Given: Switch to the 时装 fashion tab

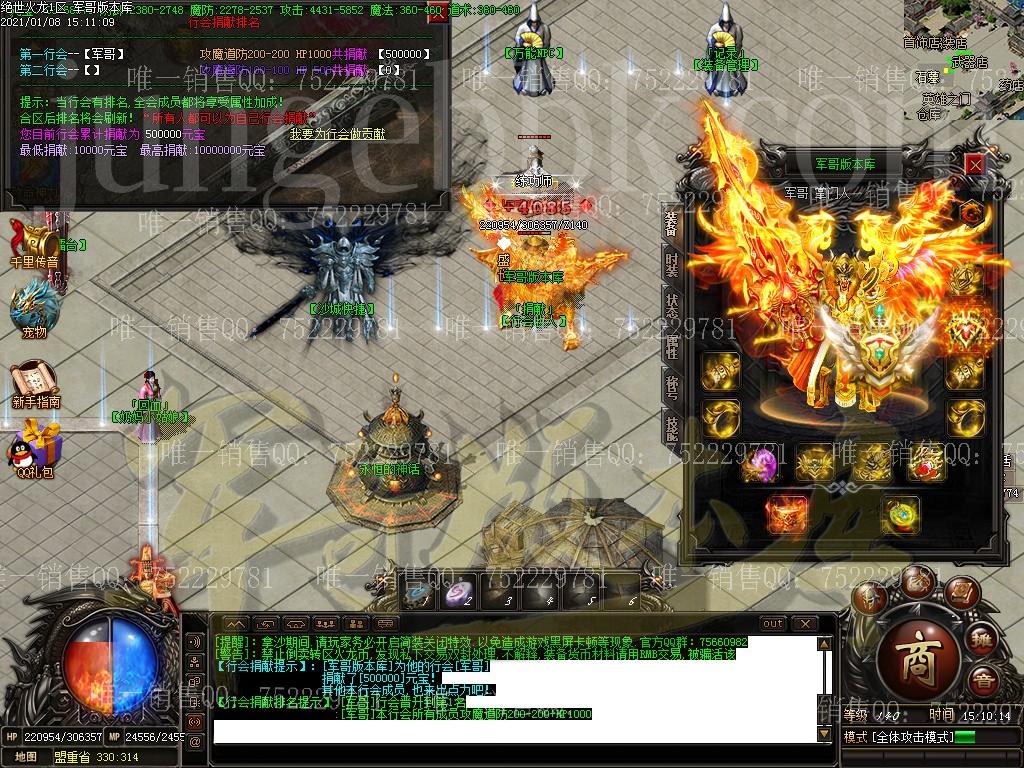Looking at the screenshot, I should (x=672, y=265).
